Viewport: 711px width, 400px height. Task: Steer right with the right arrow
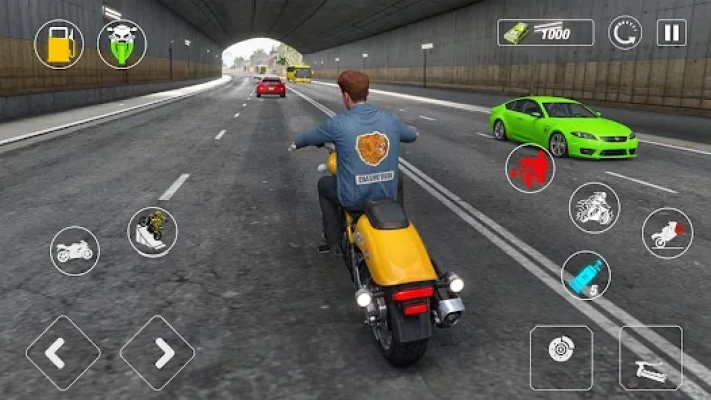coord(157,352)
